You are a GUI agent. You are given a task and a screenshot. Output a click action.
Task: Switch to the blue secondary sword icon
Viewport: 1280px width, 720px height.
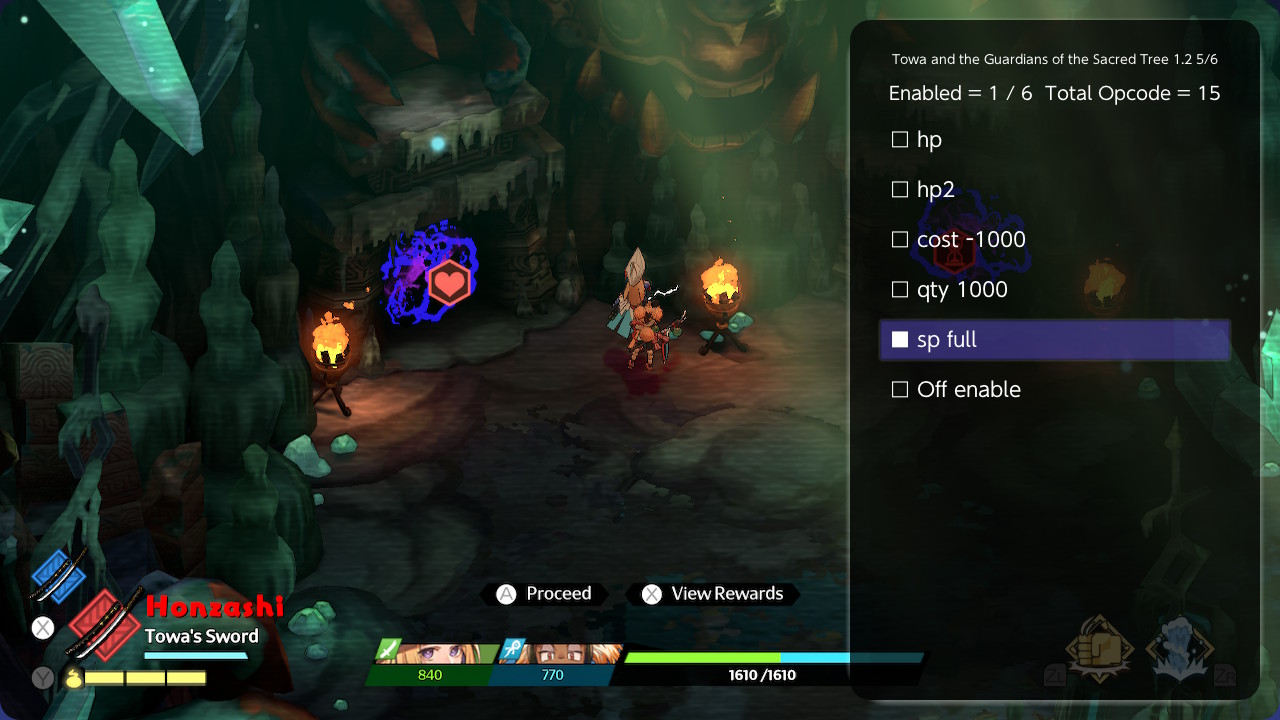(x=58, y=577)
